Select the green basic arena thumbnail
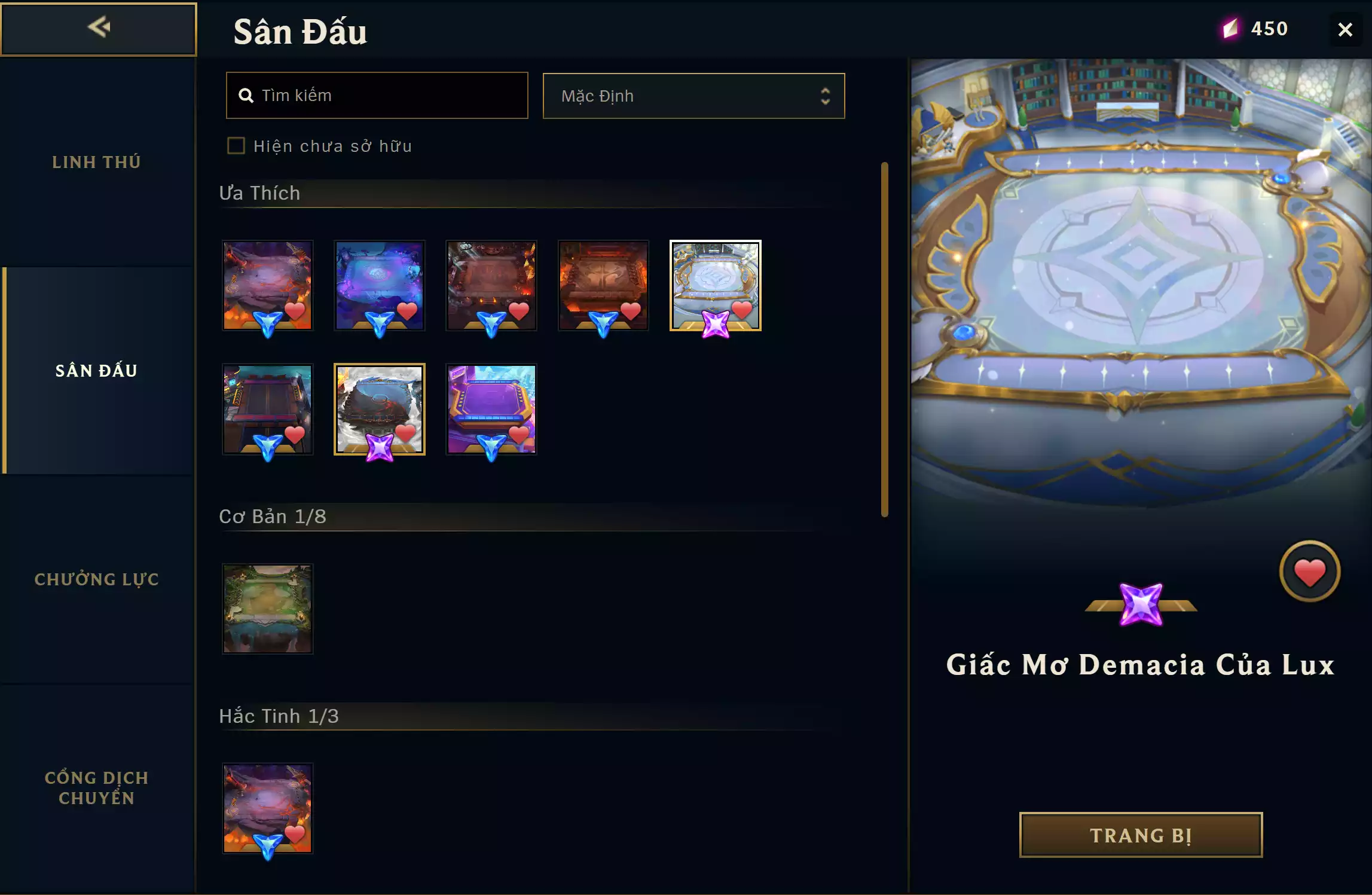Image resolution: width=1372 pixels, height=895 pixels. tap(267, 608)
